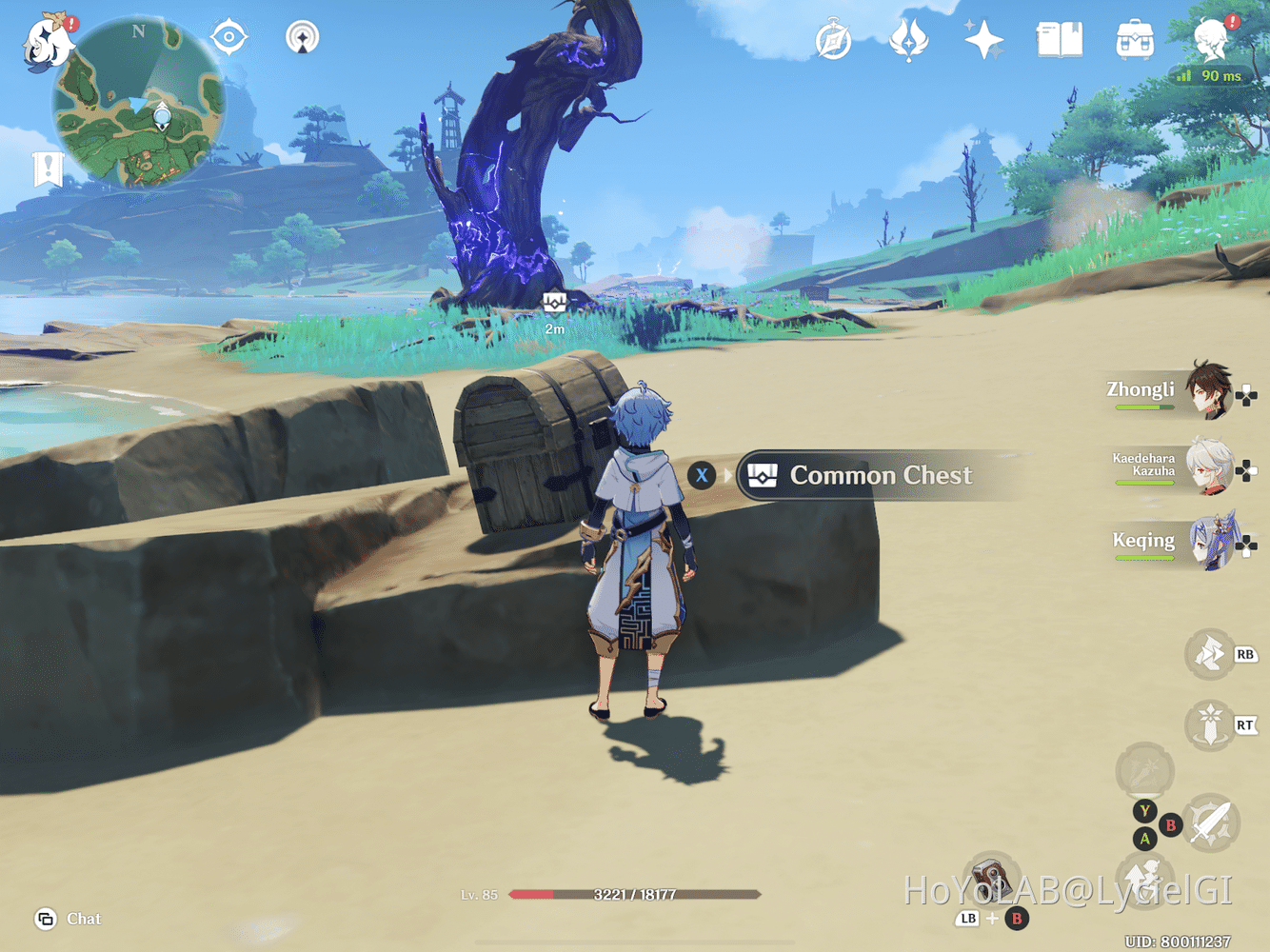Click the 2m waypoint distance marker
Image resolution: width=1270 pixels, height=952 pixels.
pos(555,310)
